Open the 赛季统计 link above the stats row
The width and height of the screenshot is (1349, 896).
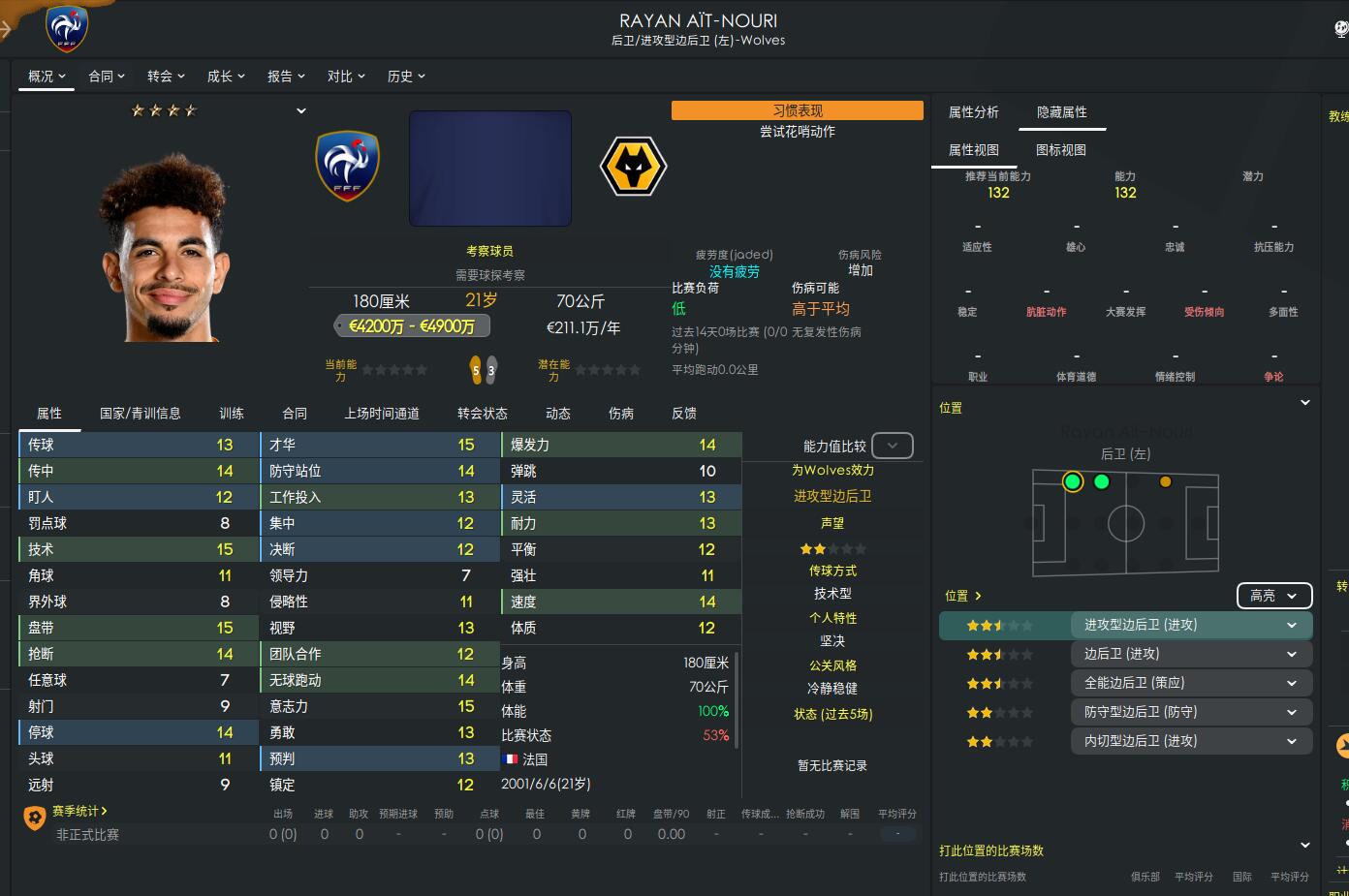point(75,810)
